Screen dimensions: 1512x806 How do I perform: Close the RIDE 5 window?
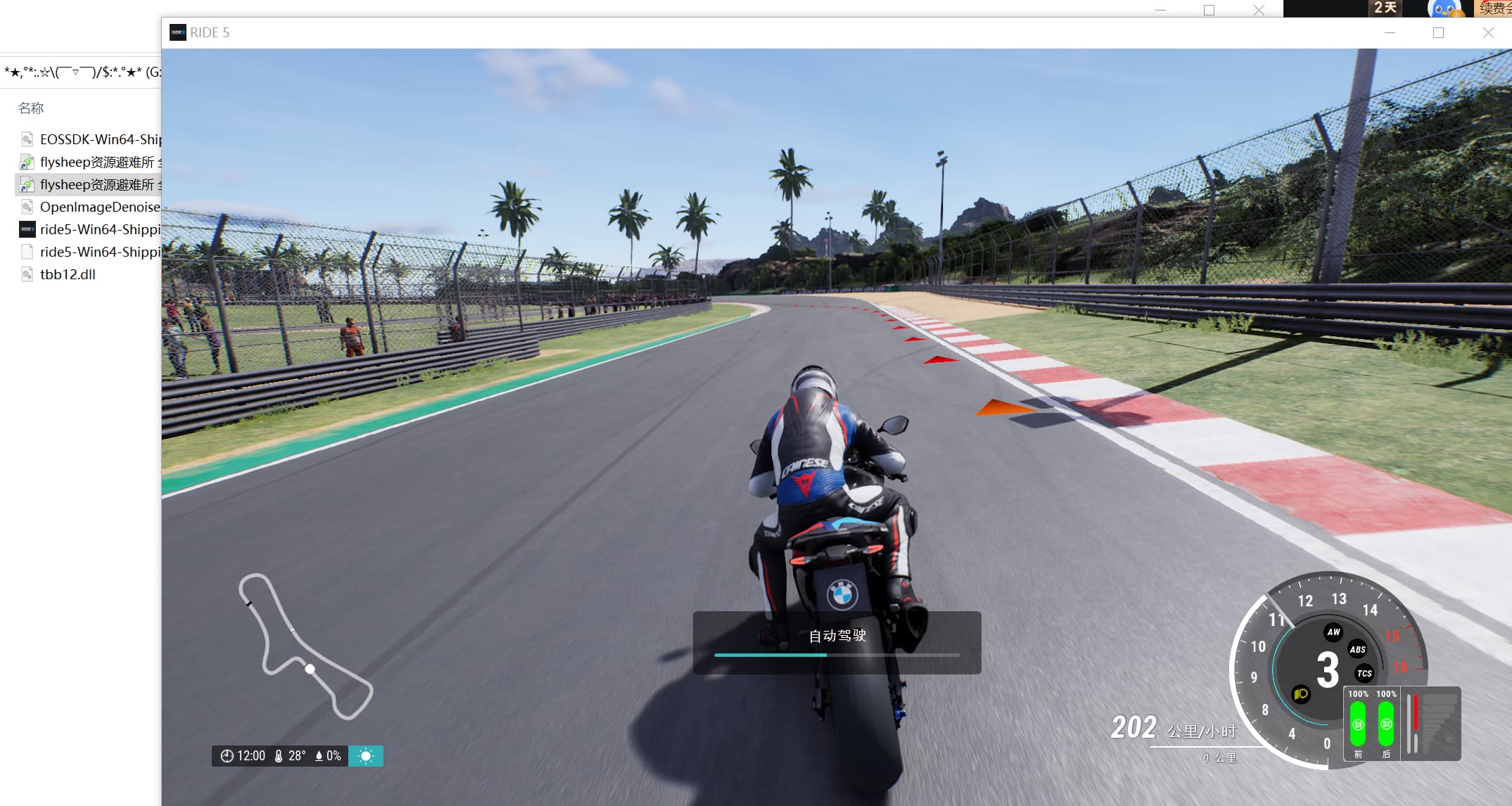1488,32
